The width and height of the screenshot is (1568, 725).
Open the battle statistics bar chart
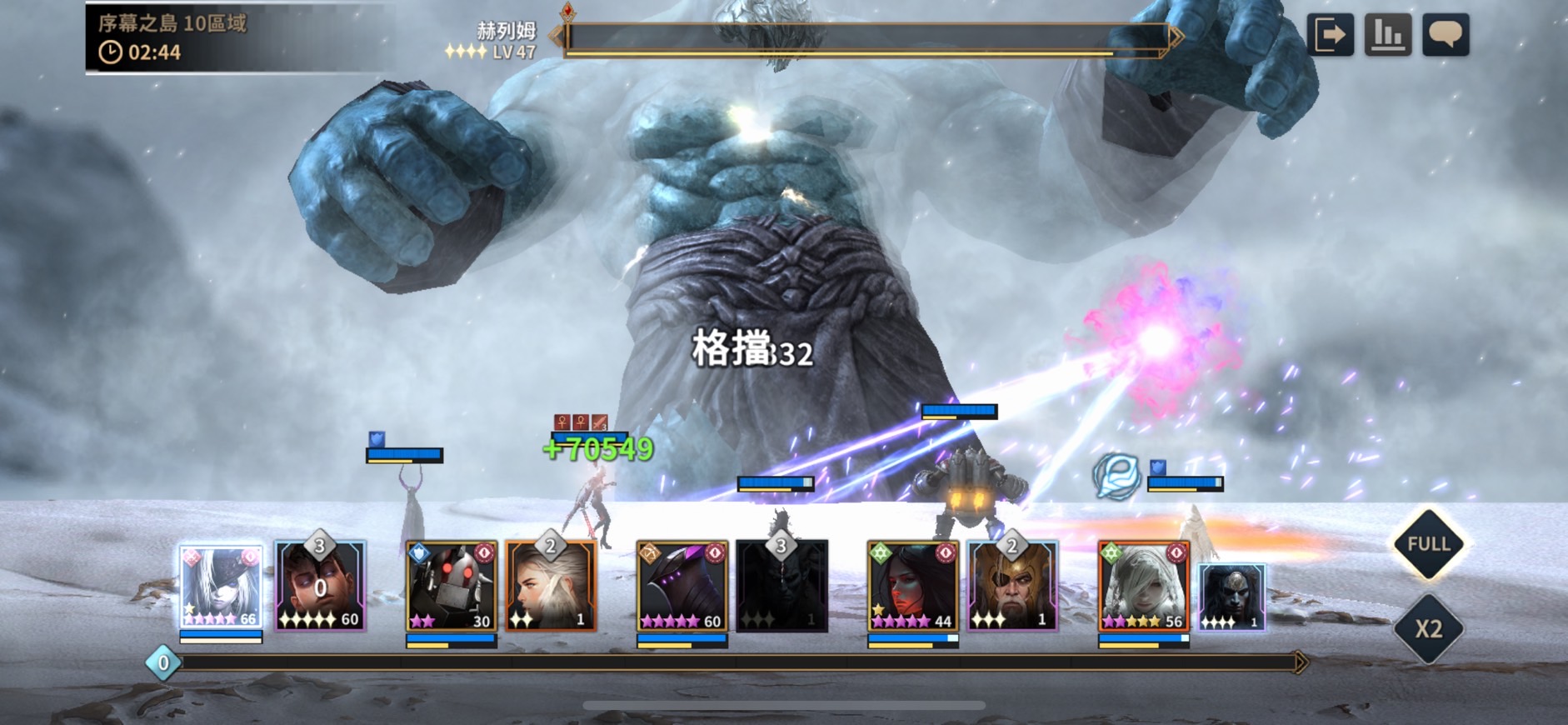click(1387, 35)
